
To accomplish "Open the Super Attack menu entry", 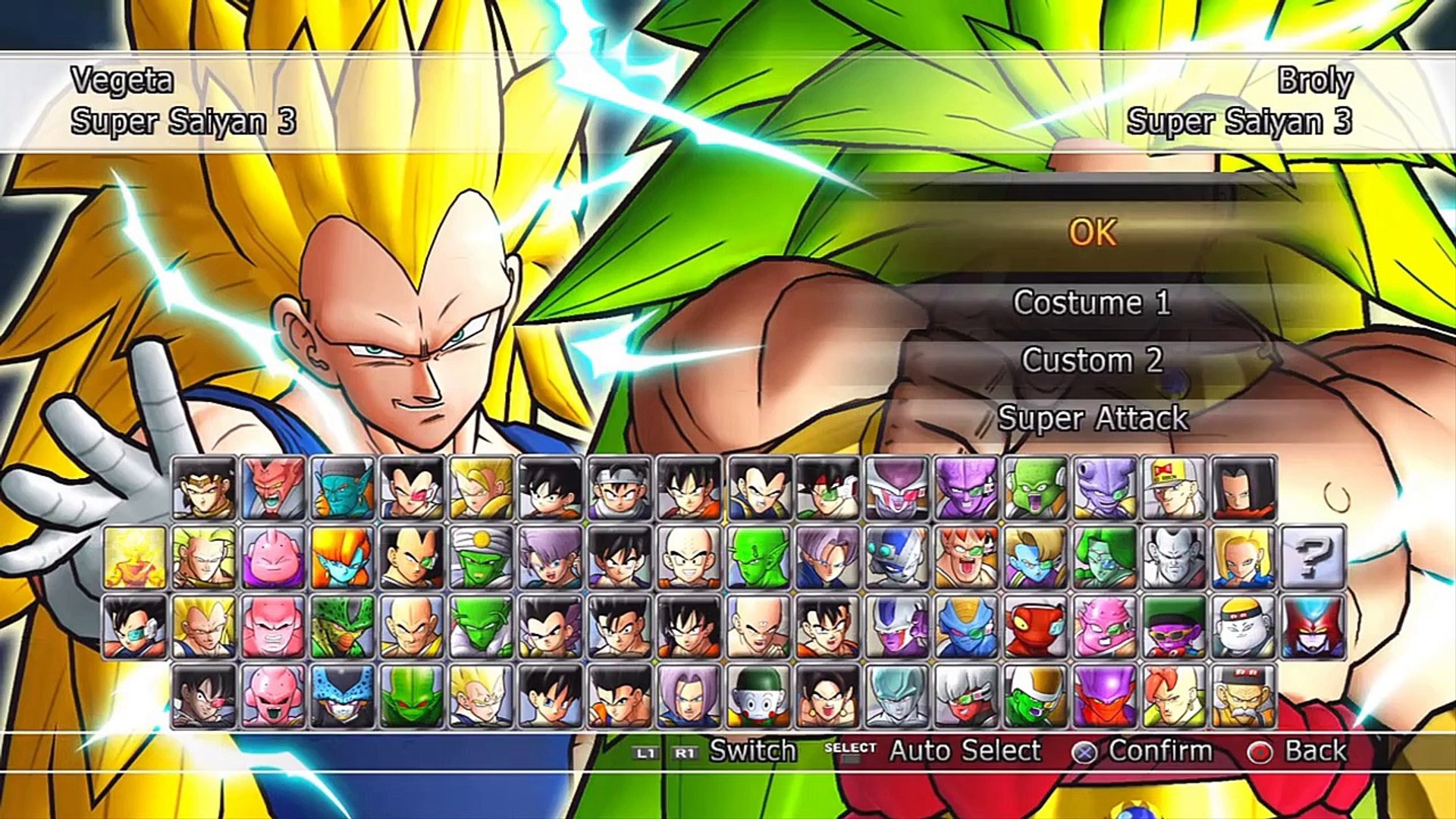I will pyautogui.click(x=1092, y=418).
